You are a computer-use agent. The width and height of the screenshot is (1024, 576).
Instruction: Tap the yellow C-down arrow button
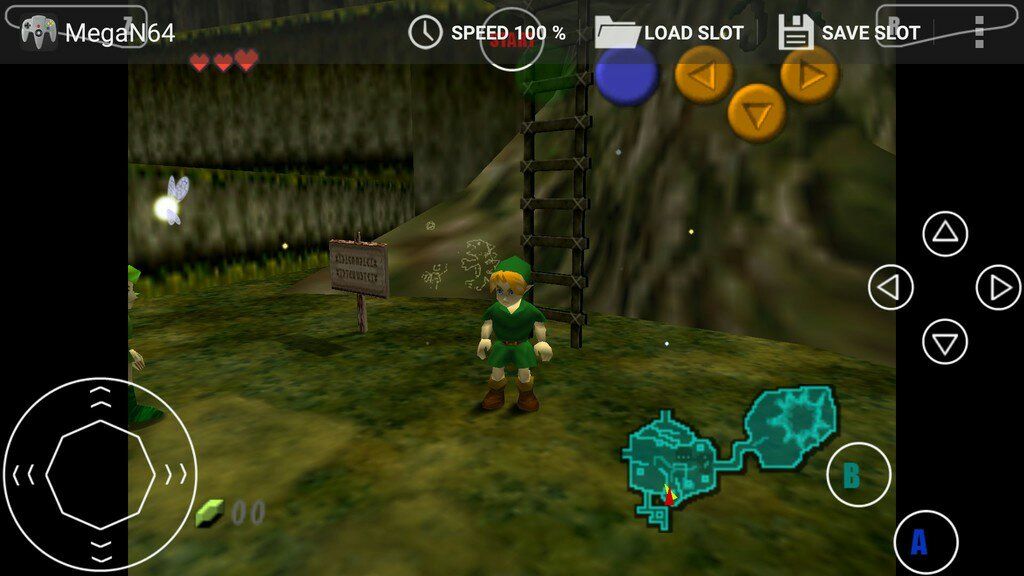[x=756, y=113]
